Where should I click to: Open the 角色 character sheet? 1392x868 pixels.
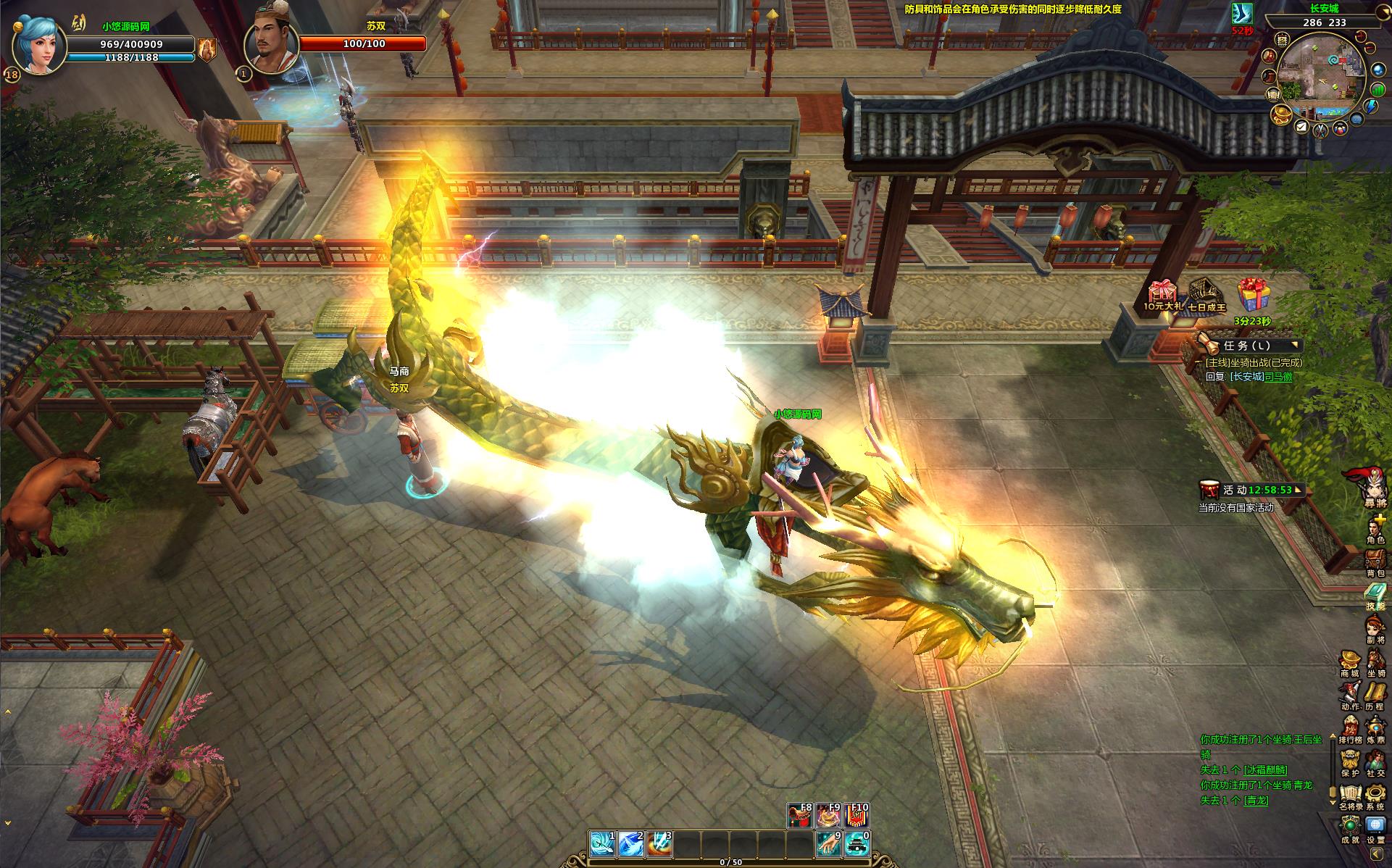pyautogui.click(x=1375, y=527)
